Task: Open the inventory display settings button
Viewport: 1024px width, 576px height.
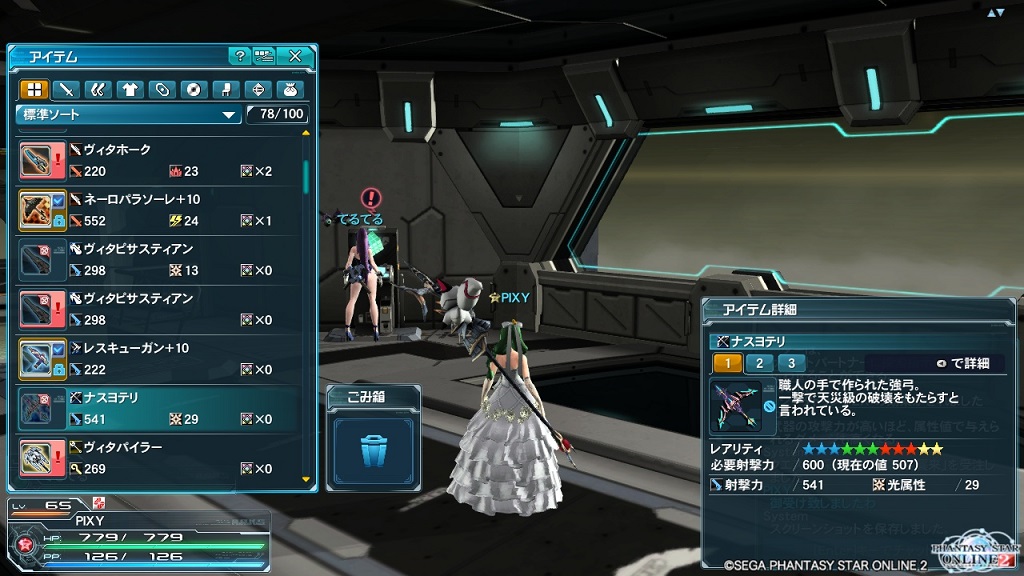Action: [x=264, y=56]
